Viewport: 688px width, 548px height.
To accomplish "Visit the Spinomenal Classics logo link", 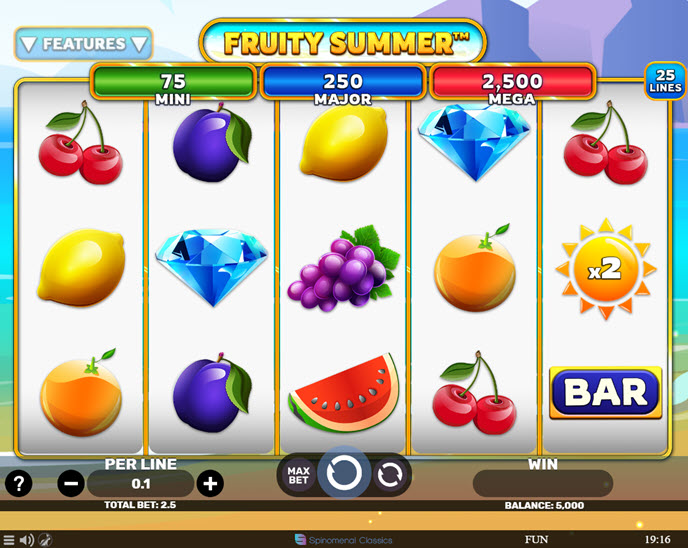I will click(x=343, y=540).
